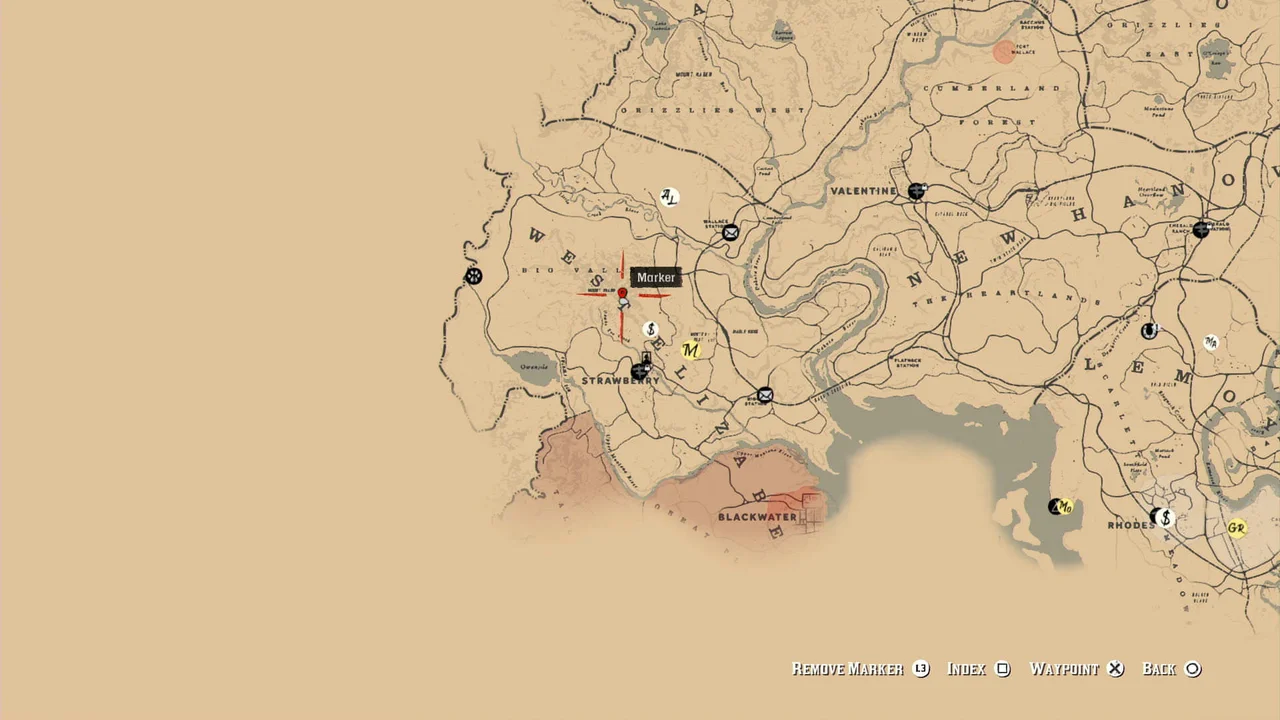Open the Index from the bottom bar
The height and width of the screenshot is (720, 1280).
(x=966, y=669)
